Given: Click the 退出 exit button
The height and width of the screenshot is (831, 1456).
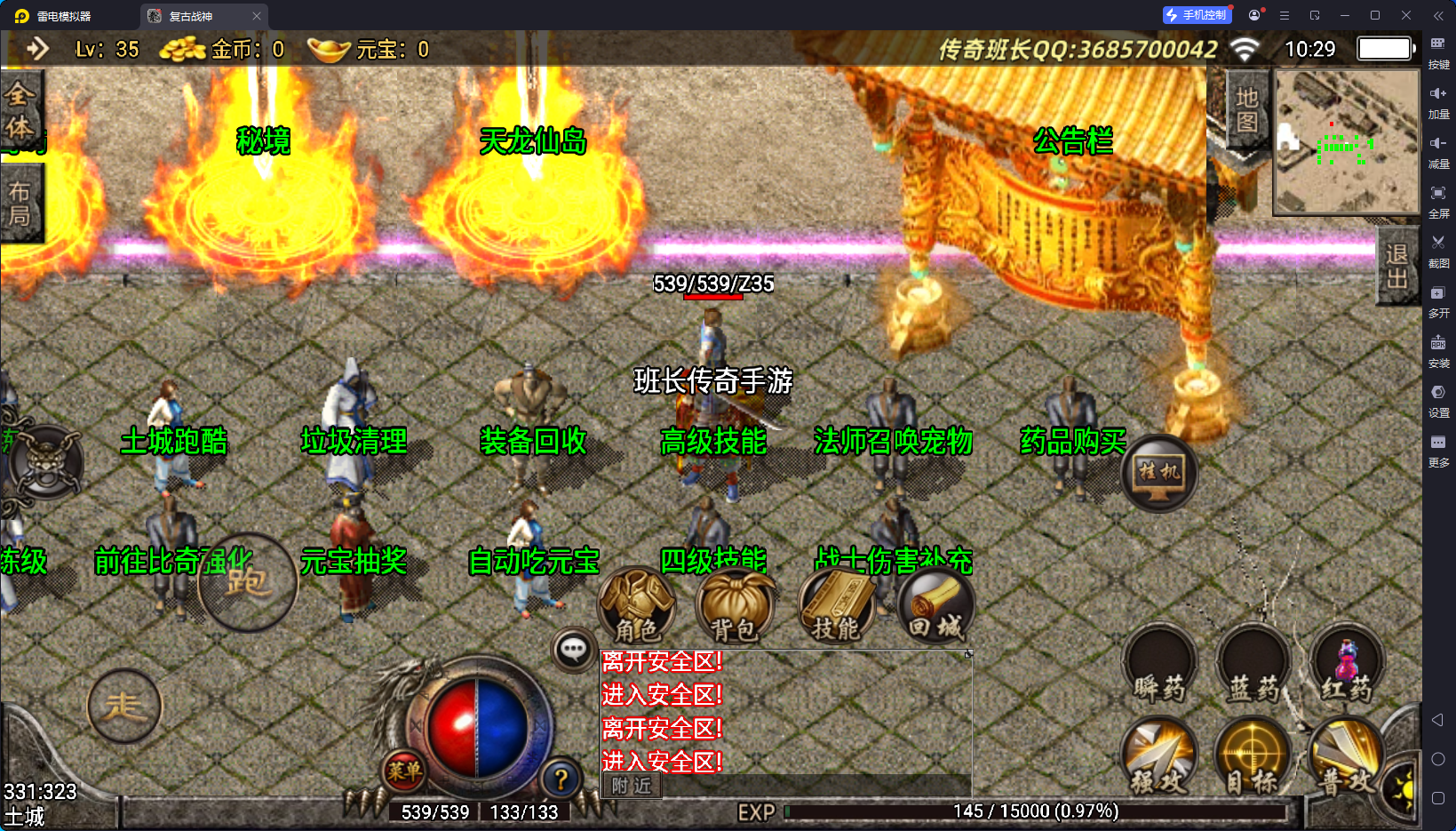Looking at the screenshot, I should pos(1396,267).
